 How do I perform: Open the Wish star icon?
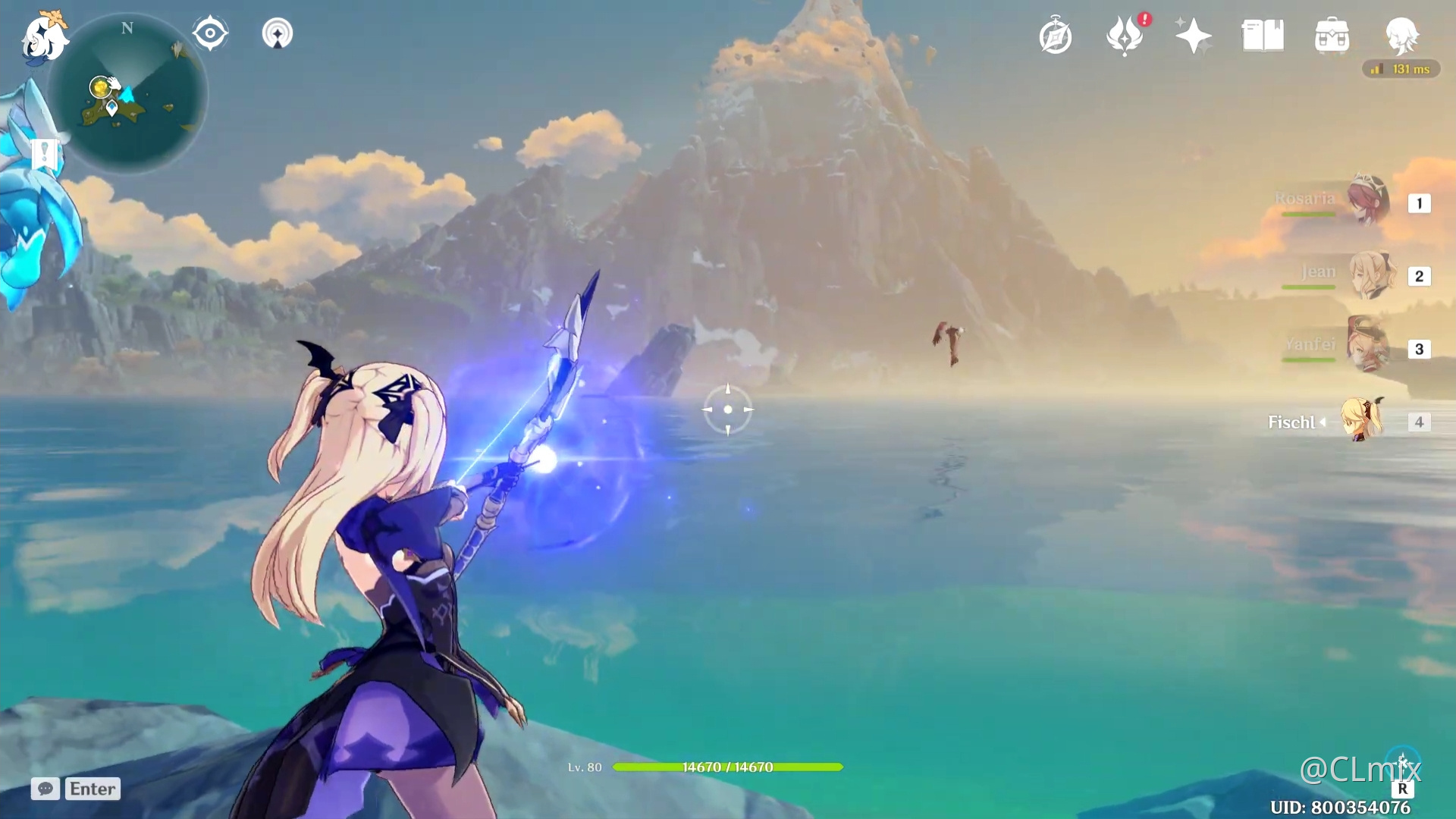[1193, 36]
